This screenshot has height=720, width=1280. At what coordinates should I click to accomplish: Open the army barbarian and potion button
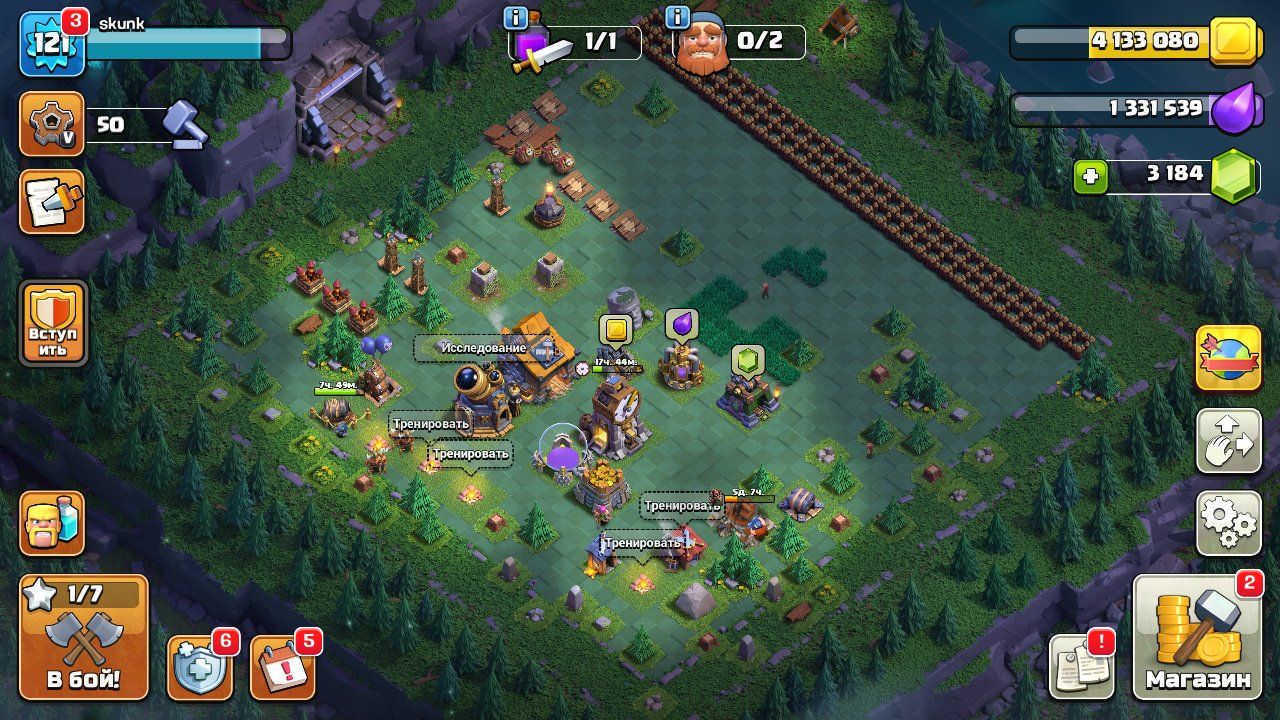(x=52, y=523)
